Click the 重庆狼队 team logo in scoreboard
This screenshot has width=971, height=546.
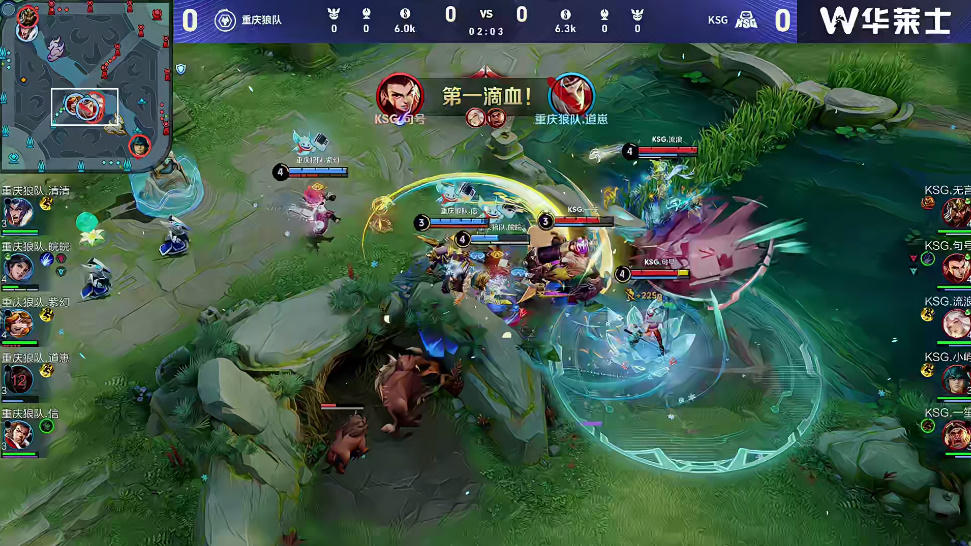225,19
